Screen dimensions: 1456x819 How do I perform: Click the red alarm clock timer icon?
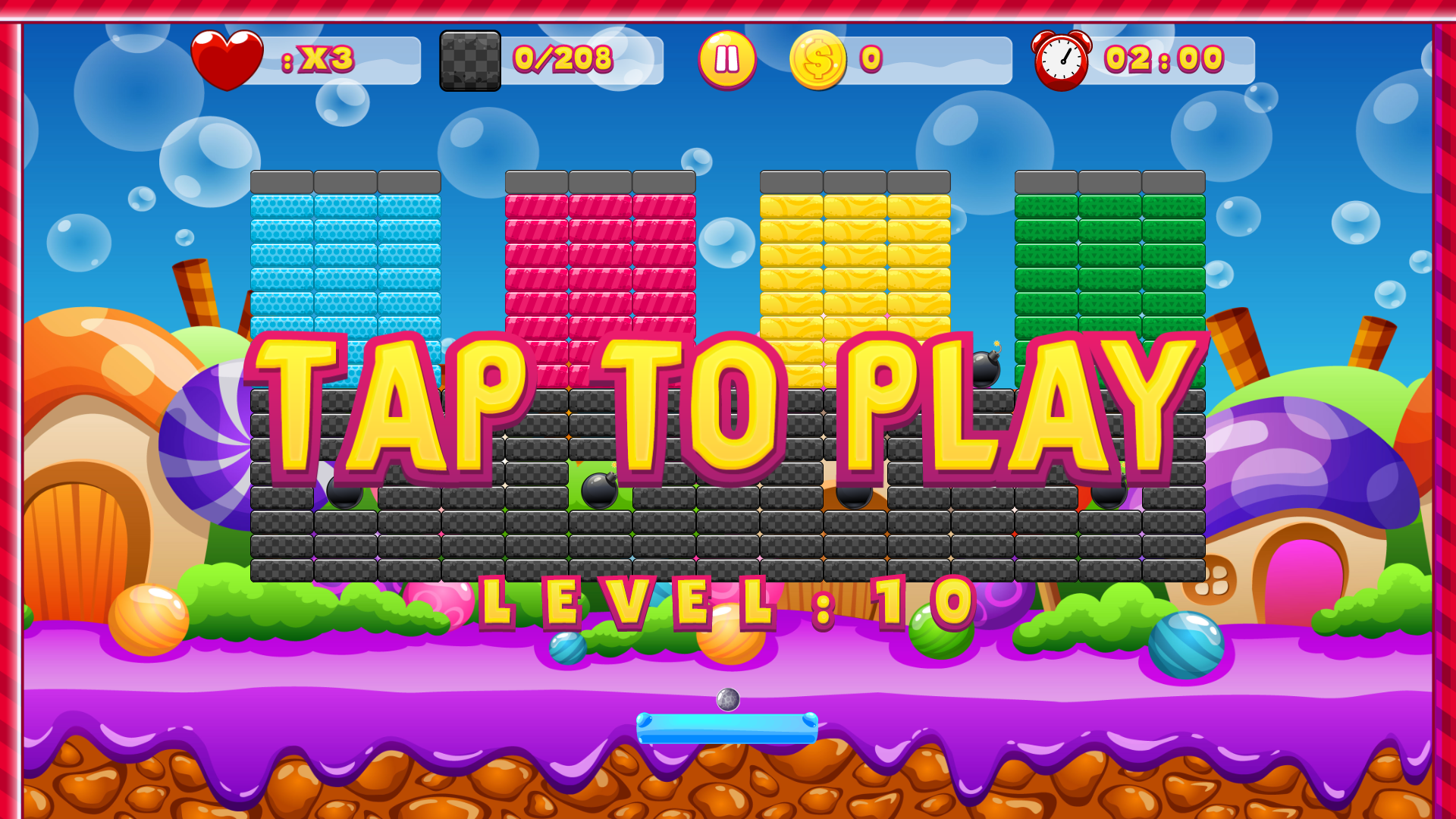tap(1060, 59)
